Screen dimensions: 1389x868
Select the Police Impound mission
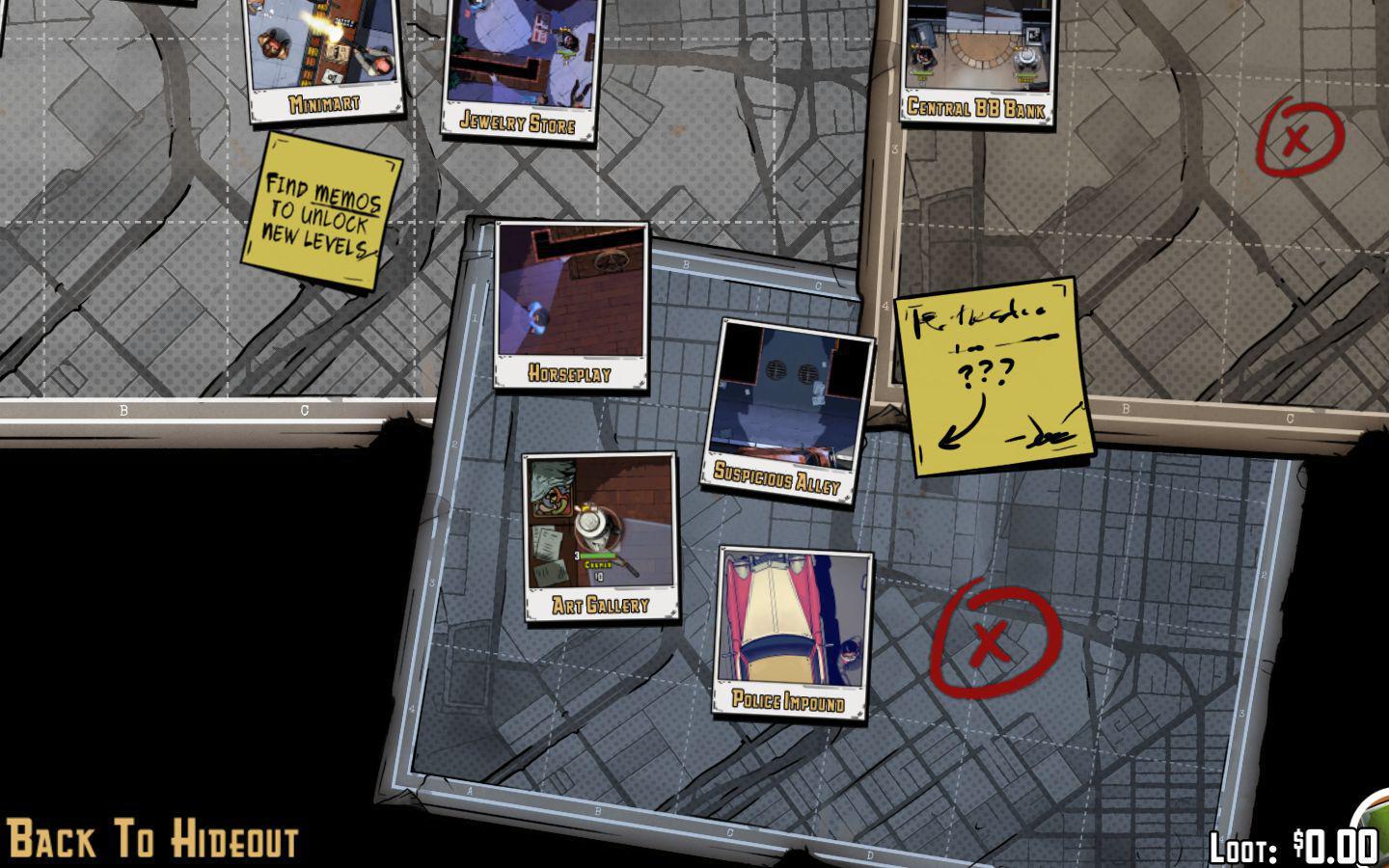(791, 627)
